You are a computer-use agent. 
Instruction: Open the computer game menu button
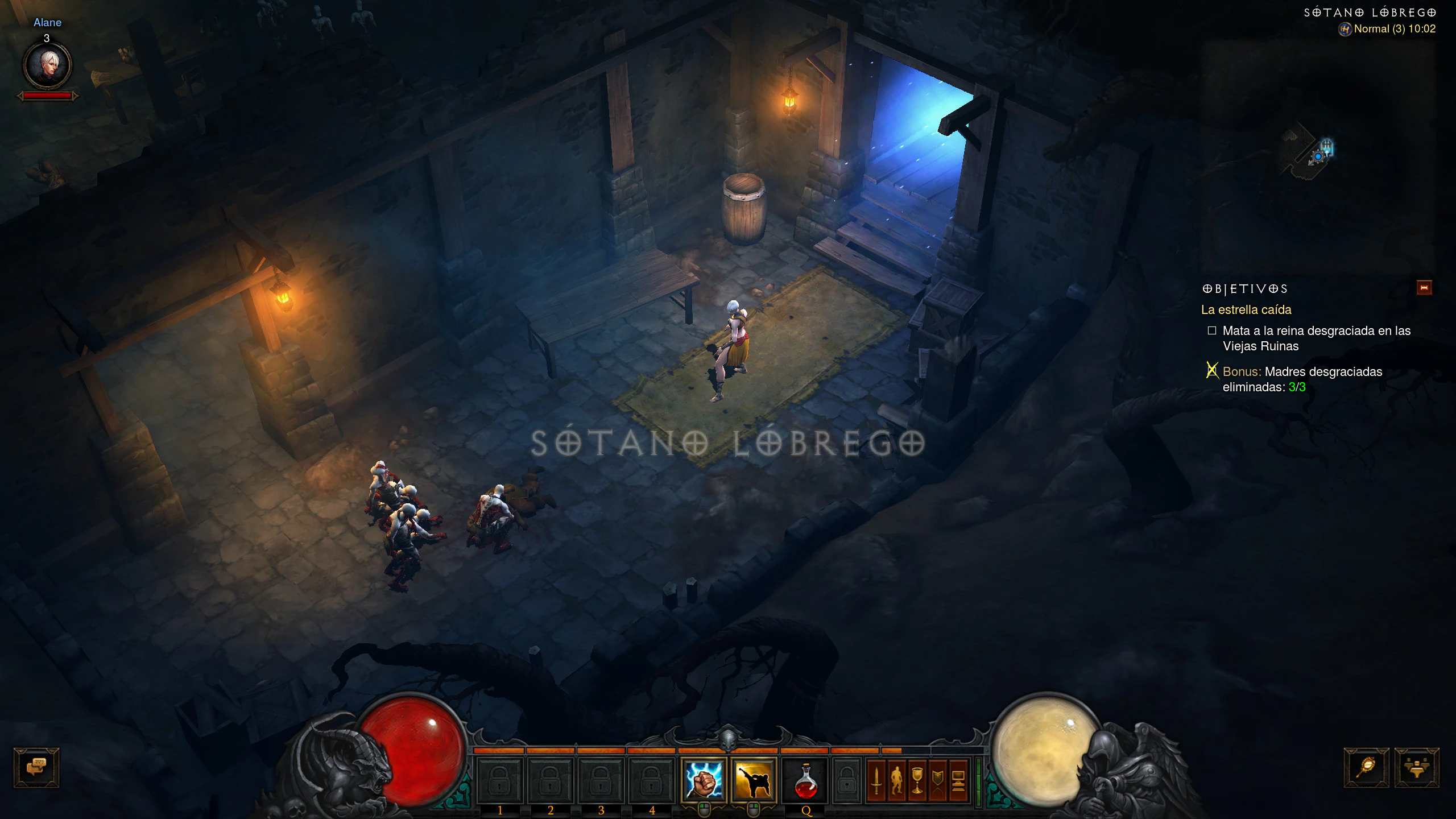click(958, 780)
